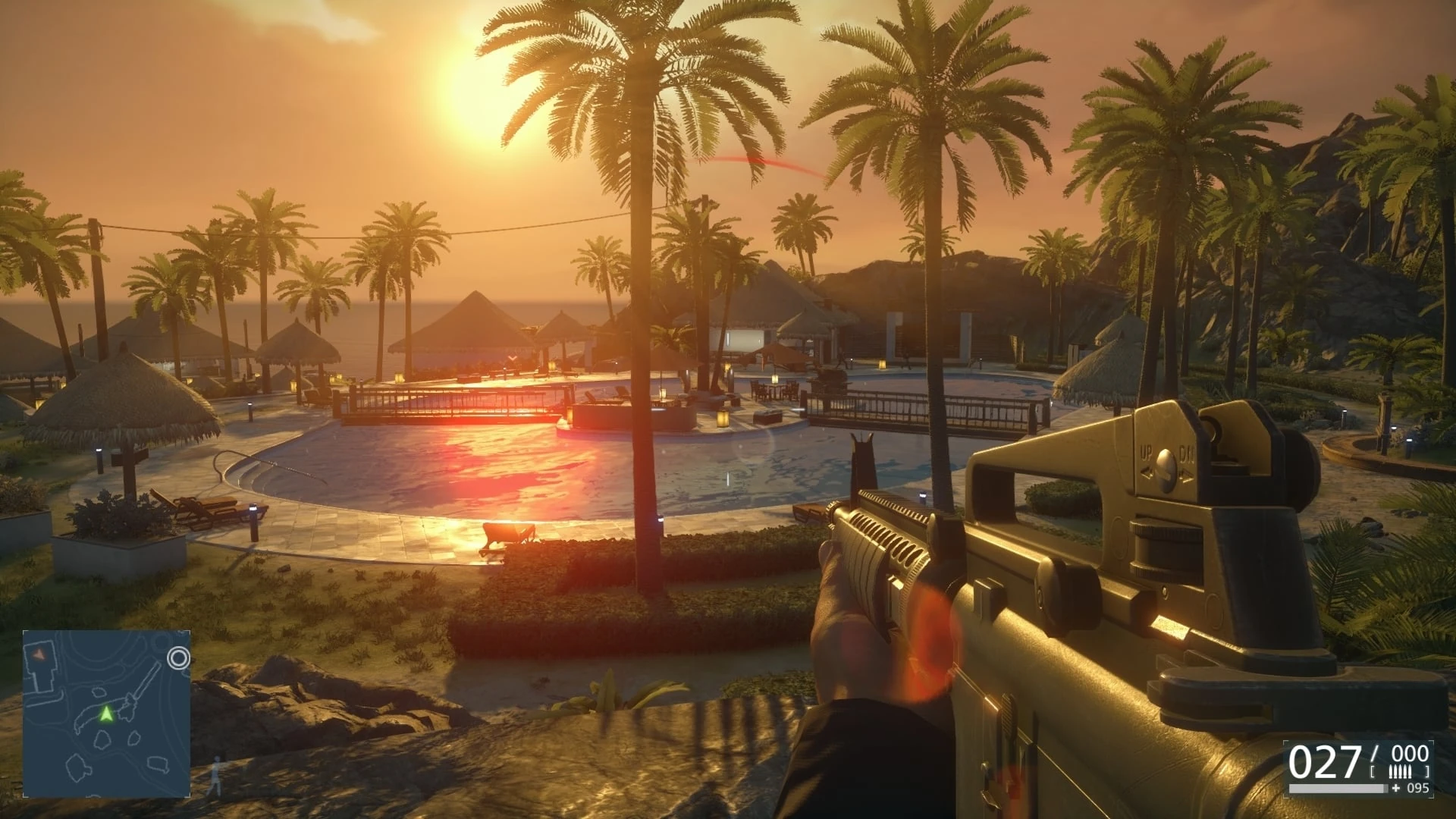Select the orange triangle marker on minimap

point(39,653)
